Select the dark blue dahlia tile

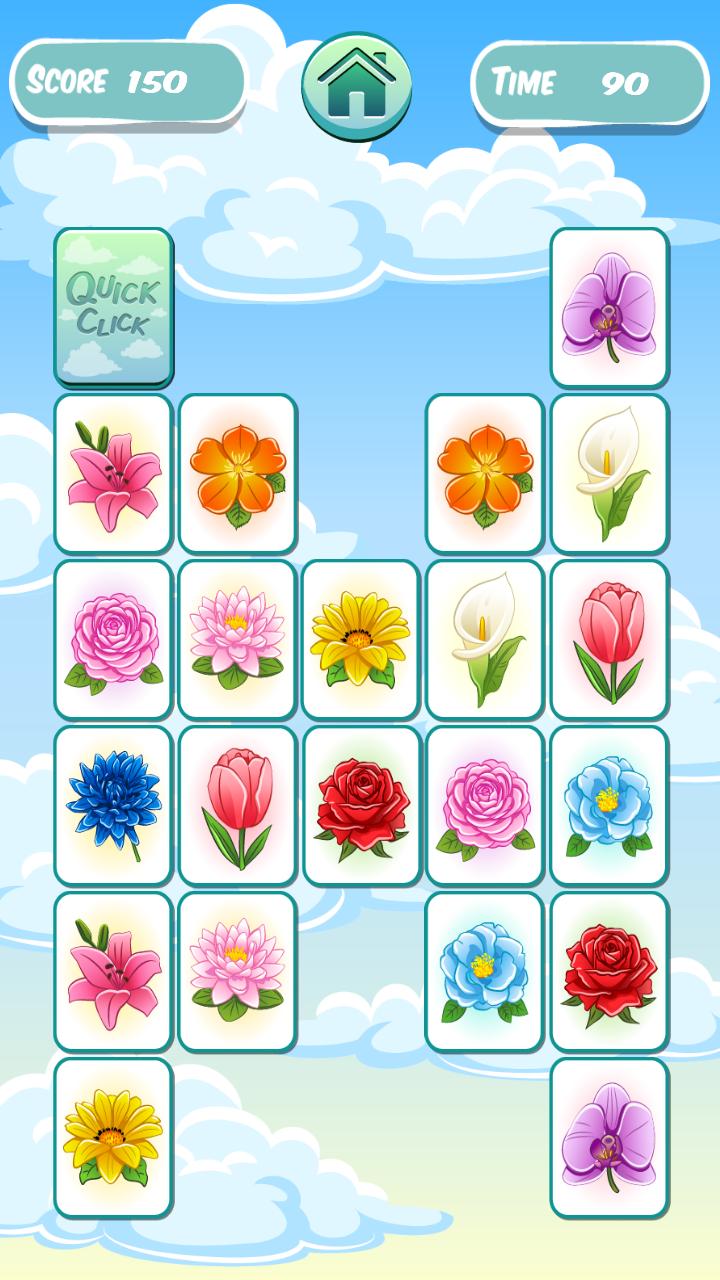coord(113,805)
